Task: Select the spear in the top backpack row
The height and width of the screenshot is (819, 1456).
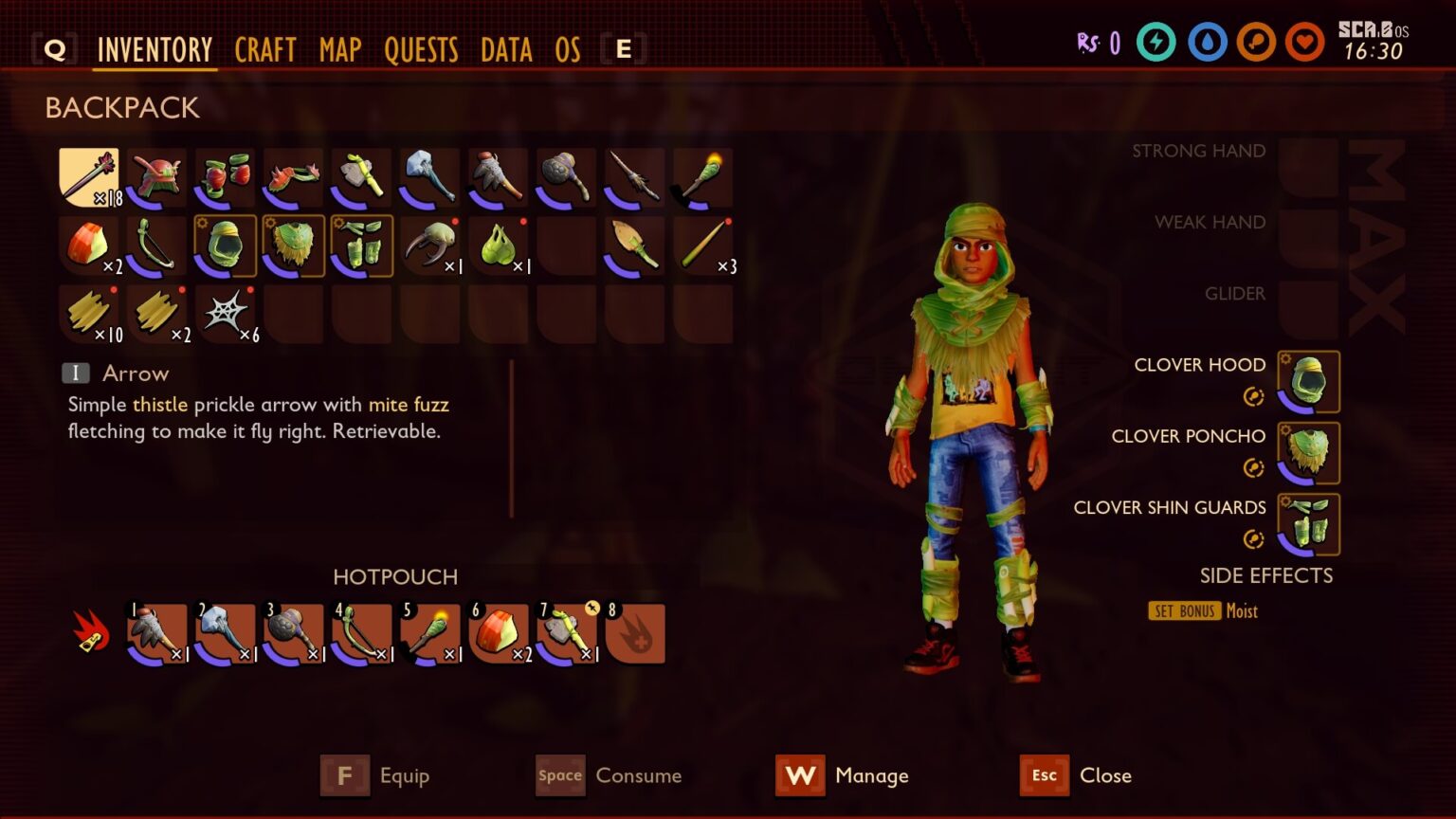Action: pos(634,176)
